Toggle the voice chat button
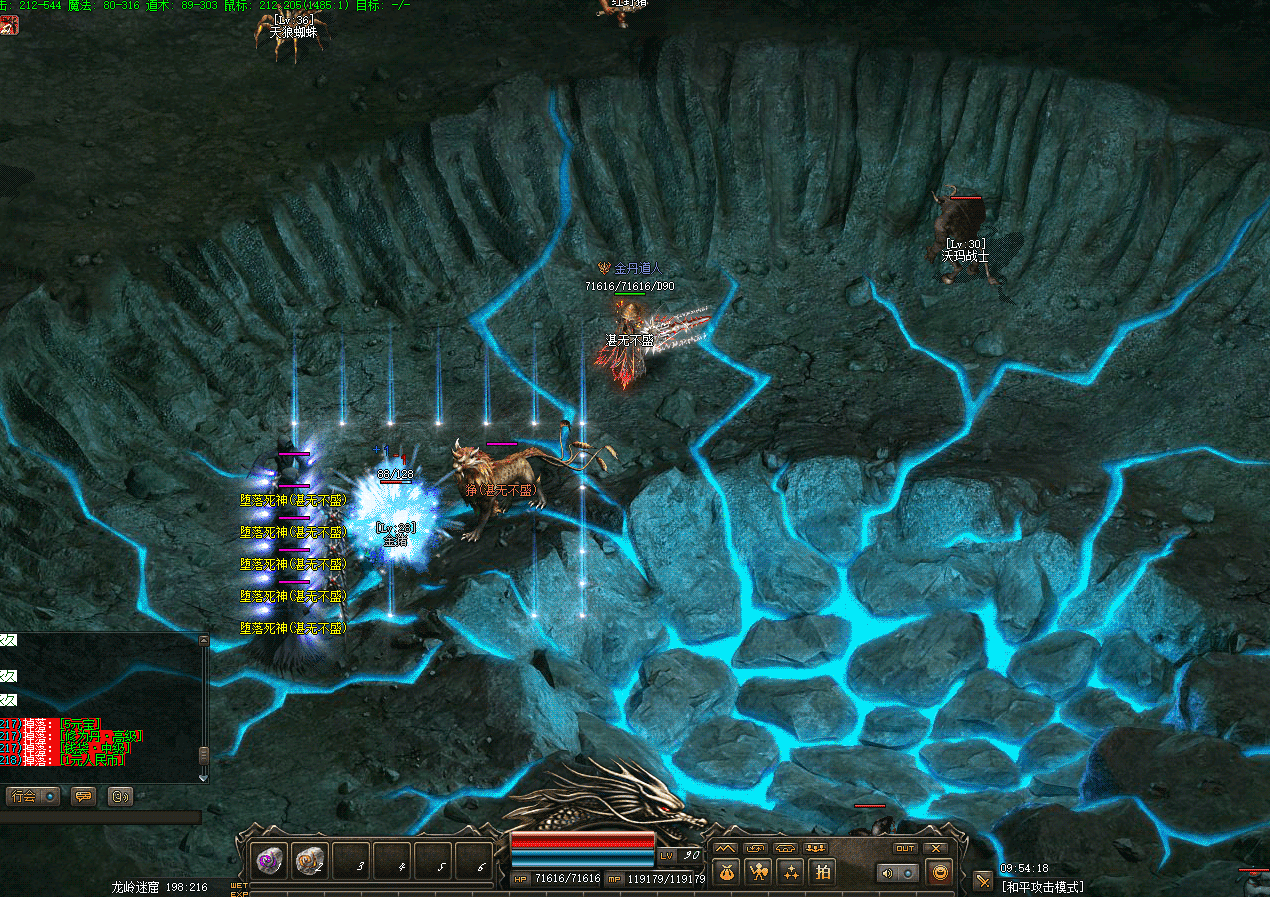This screenshot has width=1270, height=897. click(x=120, y=796)
